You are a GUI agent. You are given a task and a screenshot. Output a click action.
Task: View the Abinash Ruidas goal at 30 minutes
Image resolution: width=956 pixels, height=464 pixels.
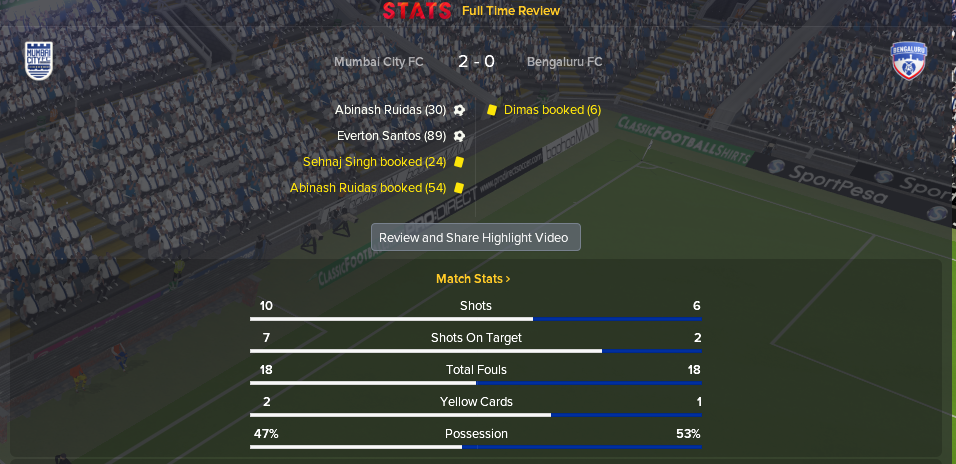pos(391,110)
